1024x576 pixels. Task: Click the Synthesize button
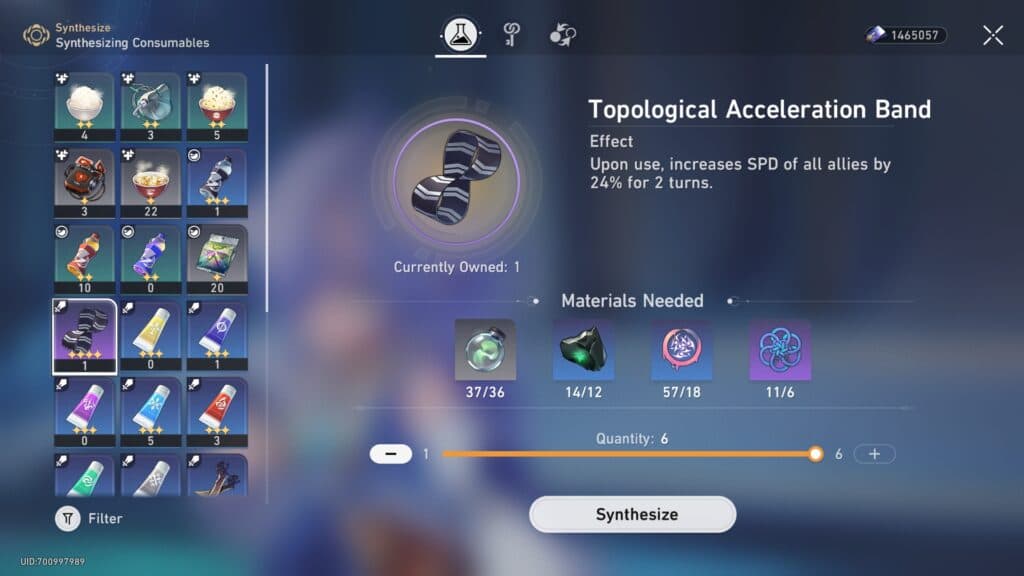click(632, 514)
